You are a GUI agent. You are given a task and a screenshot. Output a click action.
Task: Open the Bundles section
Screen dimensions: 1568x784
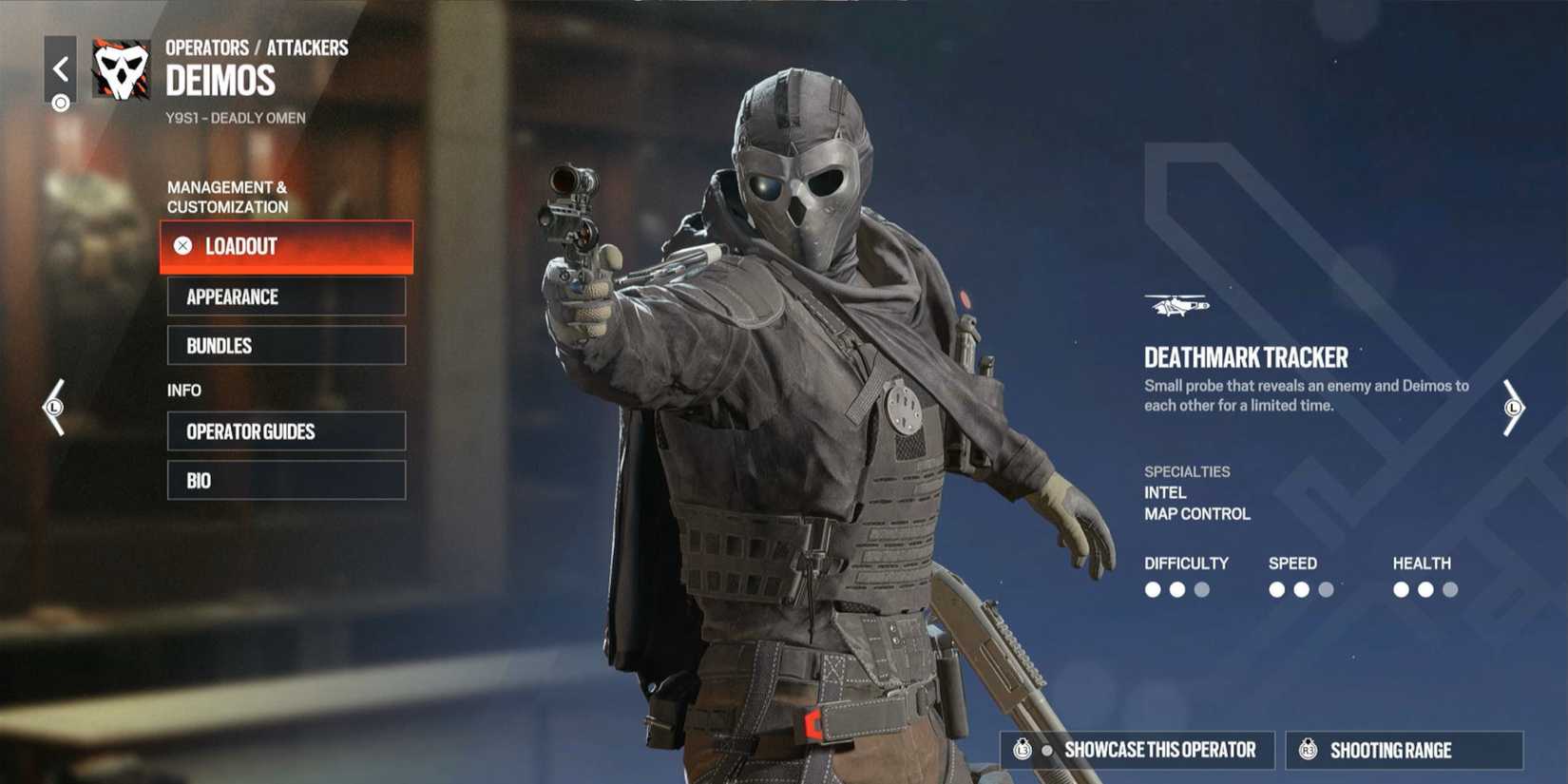(x=285, y=345)
